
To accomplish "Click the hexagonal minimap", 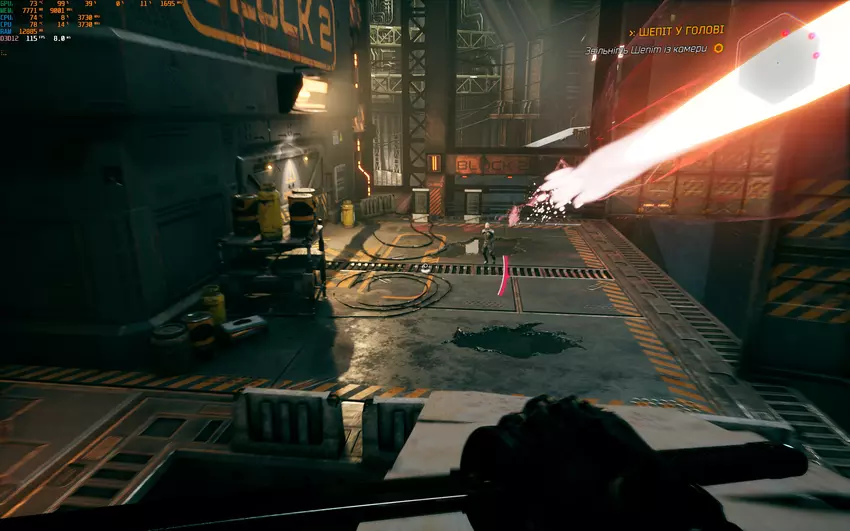I will [x=777, y=61].
